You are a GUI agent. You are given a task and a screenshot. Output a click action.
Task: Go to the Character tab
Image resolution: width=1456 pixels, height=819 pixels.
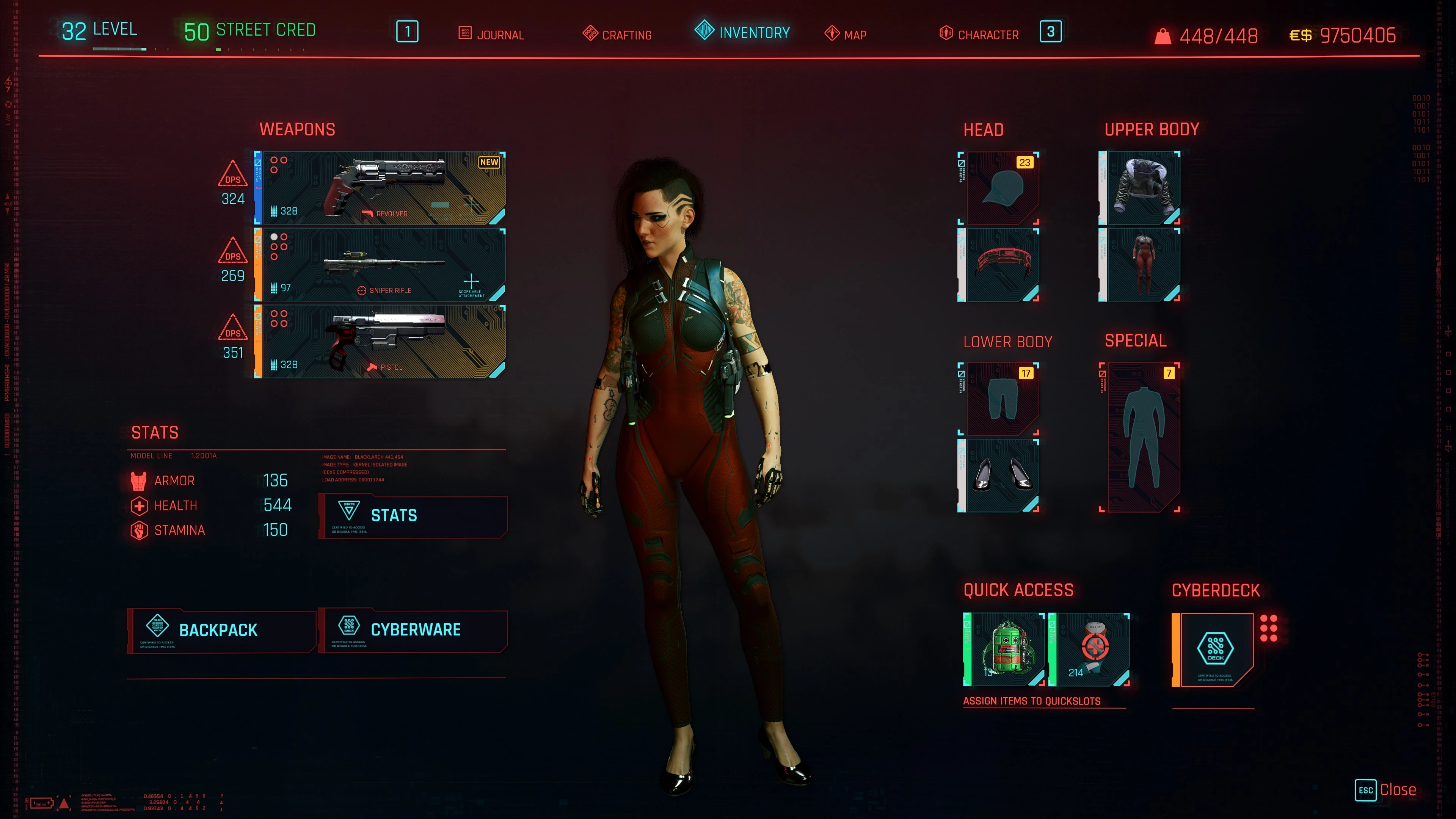[x=979, y=35]
